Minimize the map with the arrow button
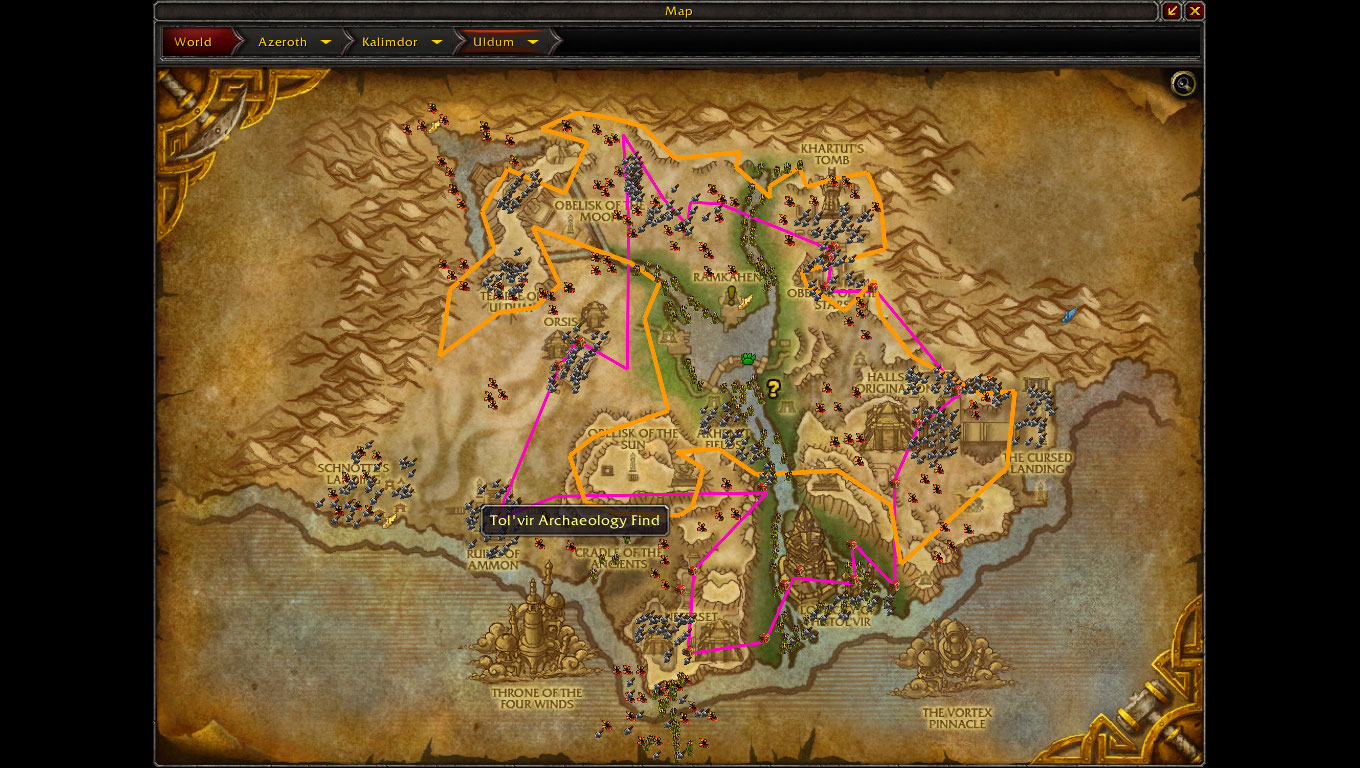Image resolution: width=1360 pixels, height=768 pixels. [x=1172, y=11]
